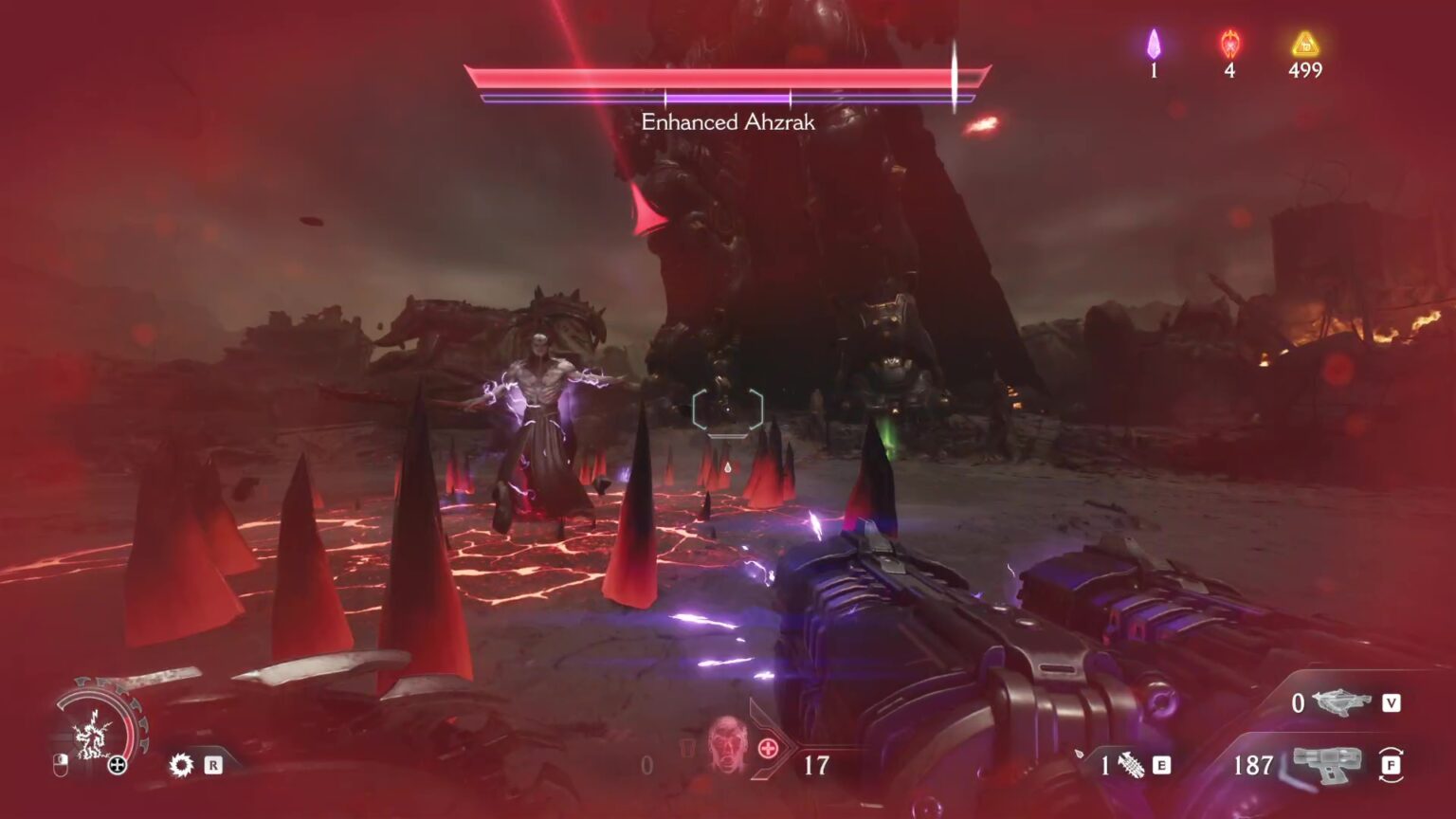The height and width of the screenshot is (819, 1456).
Task: Click the mouse button indicator by the spell wheel
Action: click(61, 765)
